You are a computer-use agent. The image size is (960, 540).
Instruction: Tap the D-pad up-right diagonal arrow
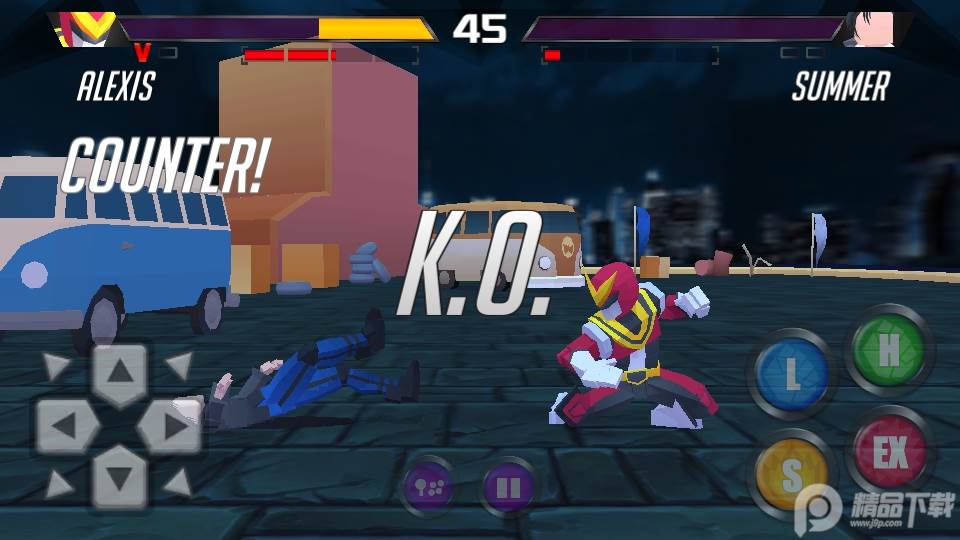pyautogui.click(x=180, y=366)
